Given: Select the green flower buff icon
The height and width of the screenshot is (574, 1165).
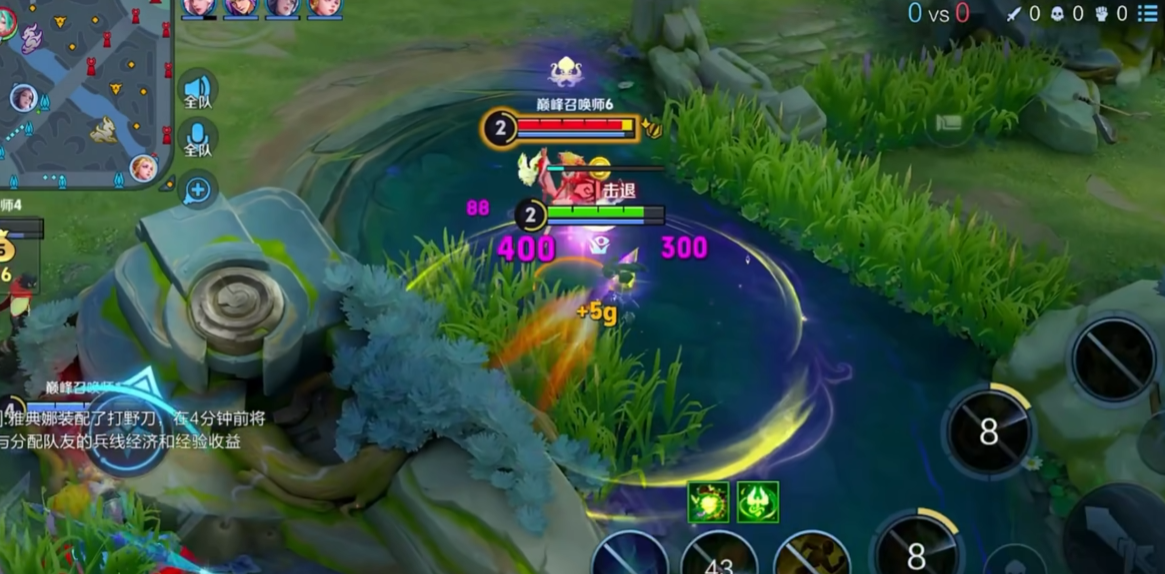Looking at the screenshot, I should pyautogui.click(x=707, y=502).
